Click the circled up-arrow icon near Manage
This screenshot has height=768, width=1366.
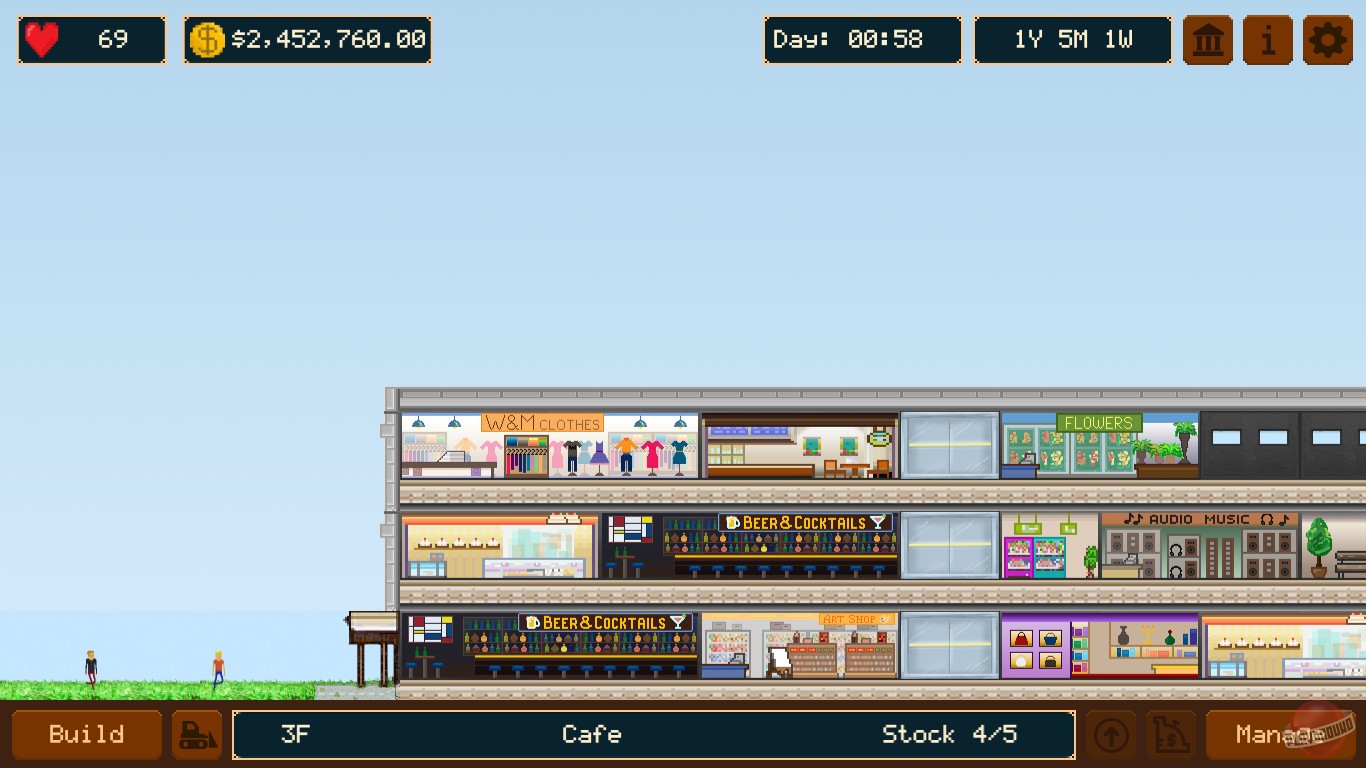(1110, 734)
